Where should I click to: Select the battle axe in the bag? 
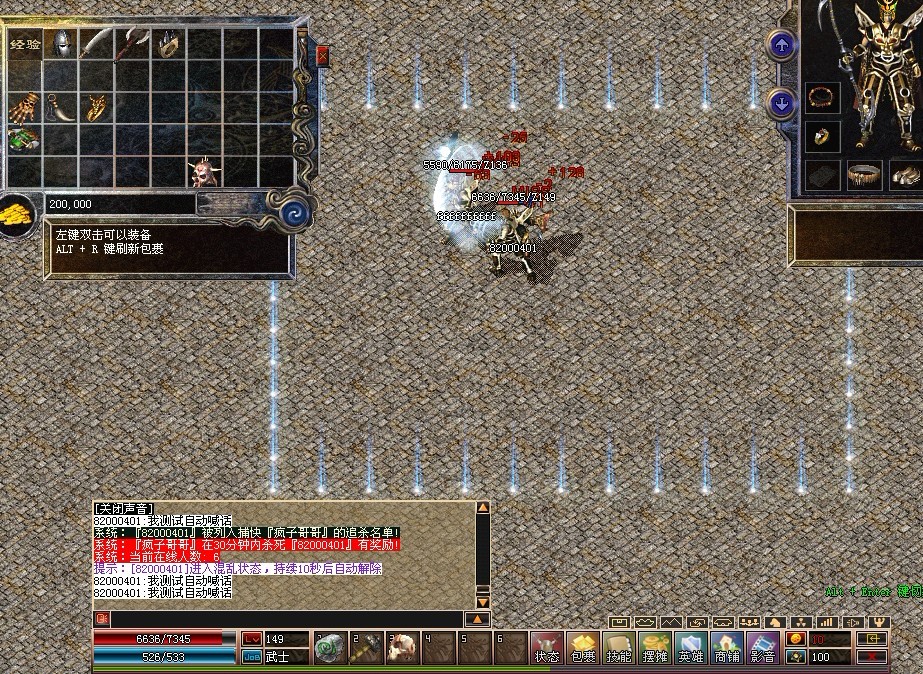click(132, 43)
